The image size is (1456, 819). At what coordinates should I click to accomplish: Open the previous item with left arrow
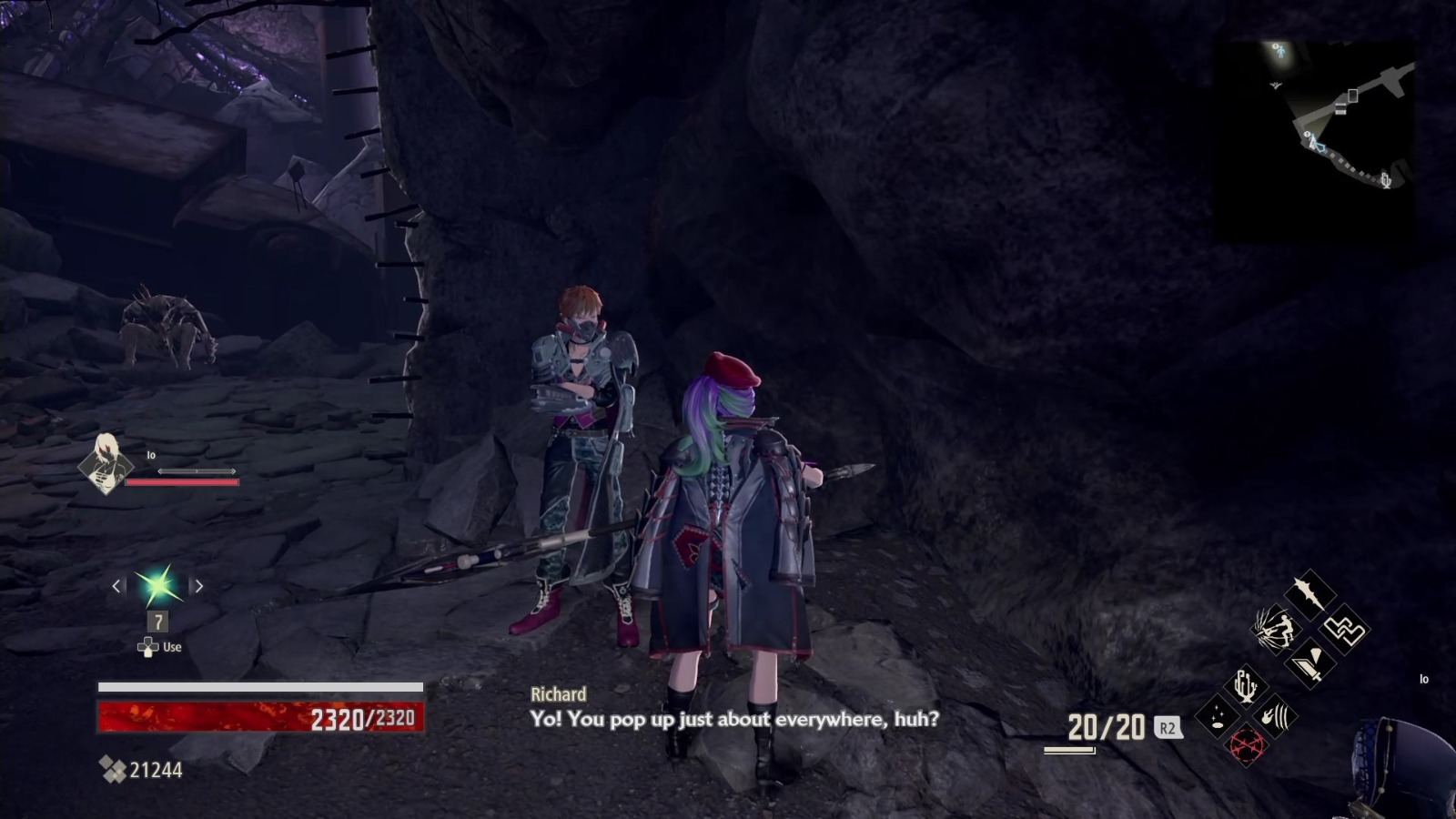[x=116, y=587]
